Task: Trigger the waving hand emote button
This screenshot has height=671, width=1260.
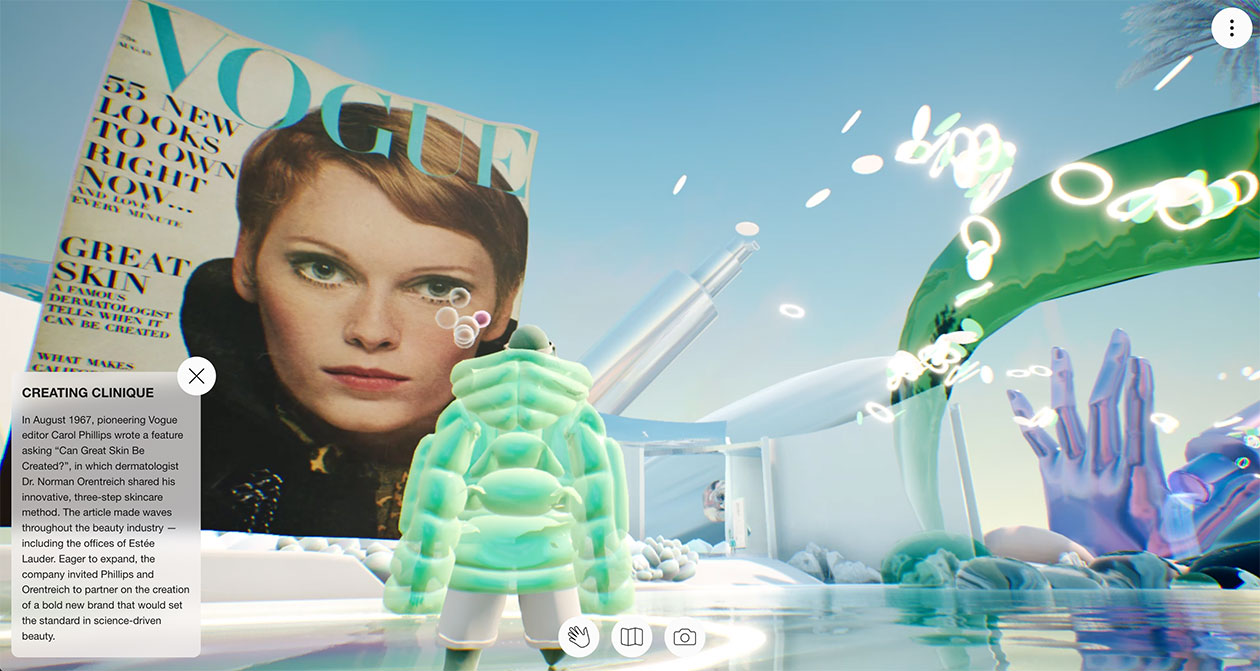Action: click(x=579, y=637)
